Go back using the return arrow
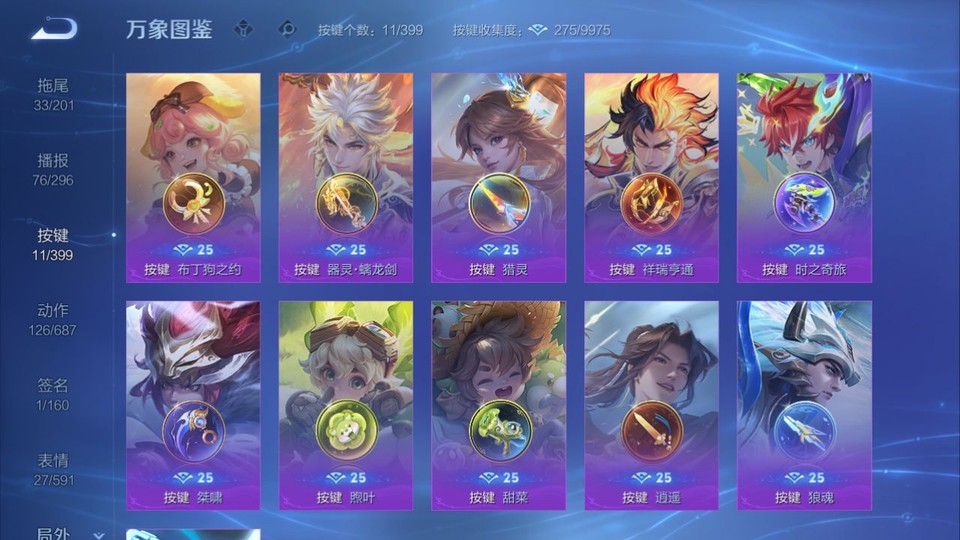 pos(53,29)
